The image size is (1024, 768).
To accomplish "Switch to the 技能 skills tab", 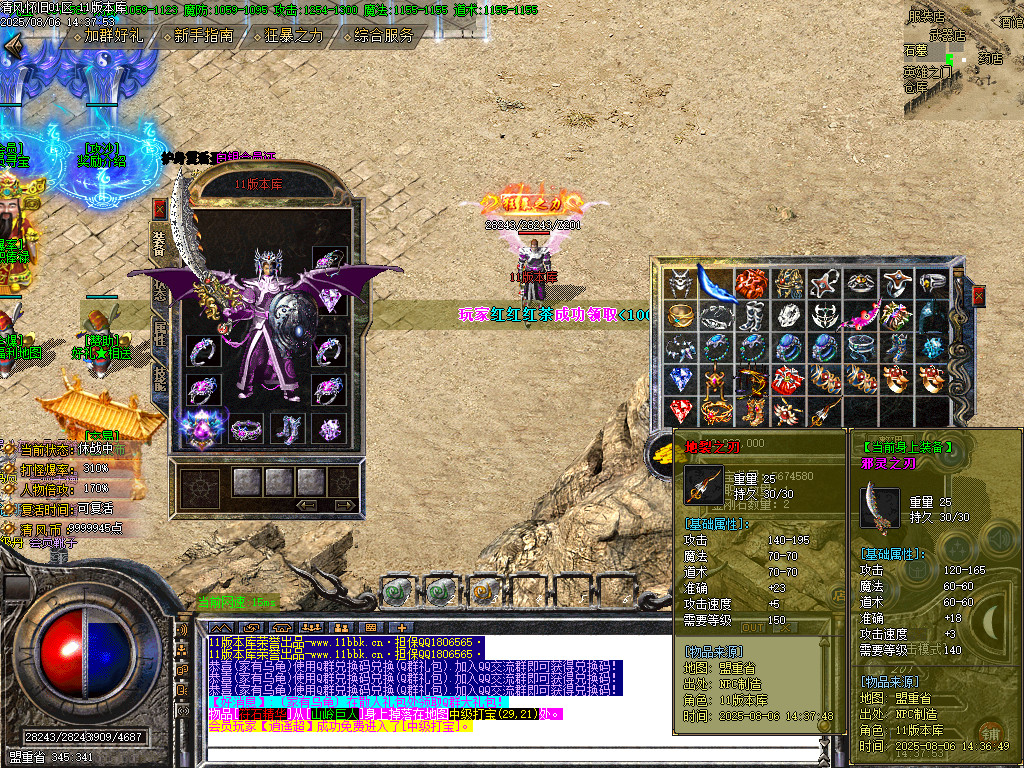I will (160, 378).
